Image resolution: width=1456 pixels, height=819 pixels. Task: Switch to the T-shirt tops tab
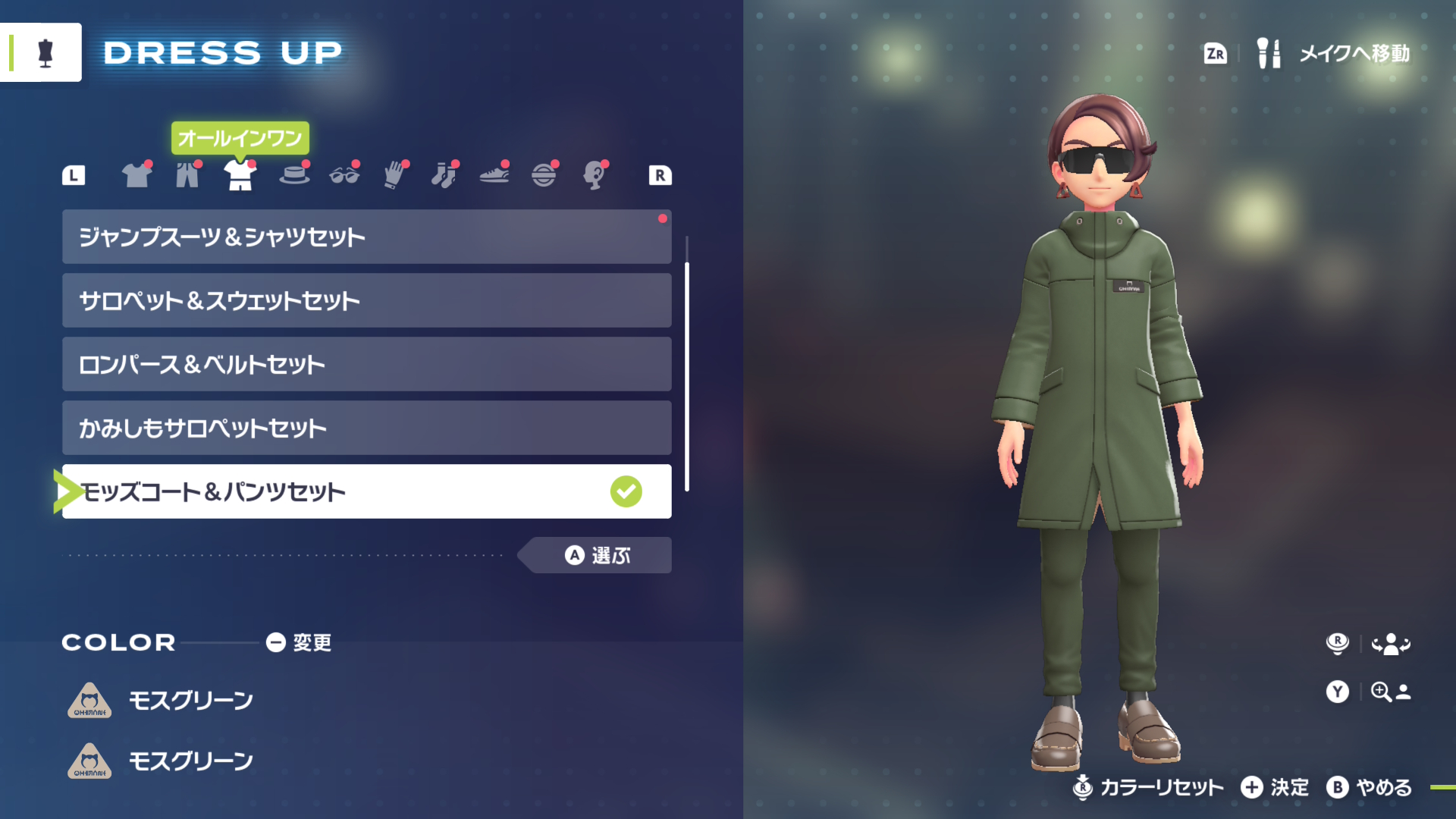136,175
